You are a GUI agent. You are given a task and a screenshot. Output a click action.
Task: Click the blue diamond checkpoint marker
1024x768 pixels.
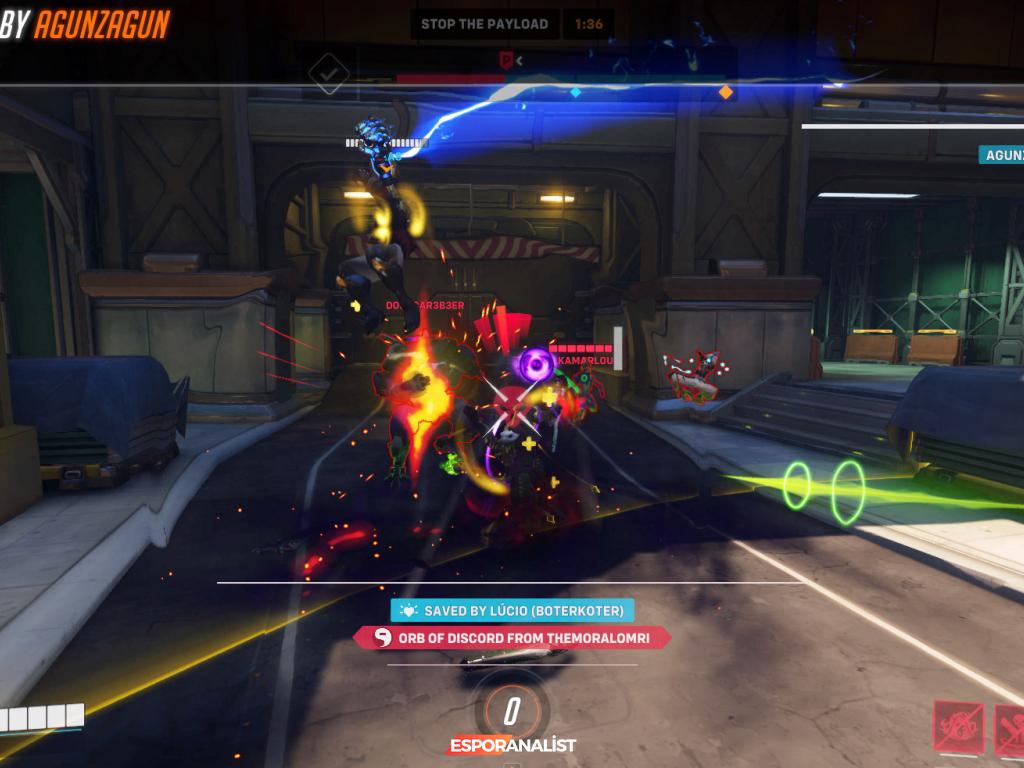coord(575,92)
